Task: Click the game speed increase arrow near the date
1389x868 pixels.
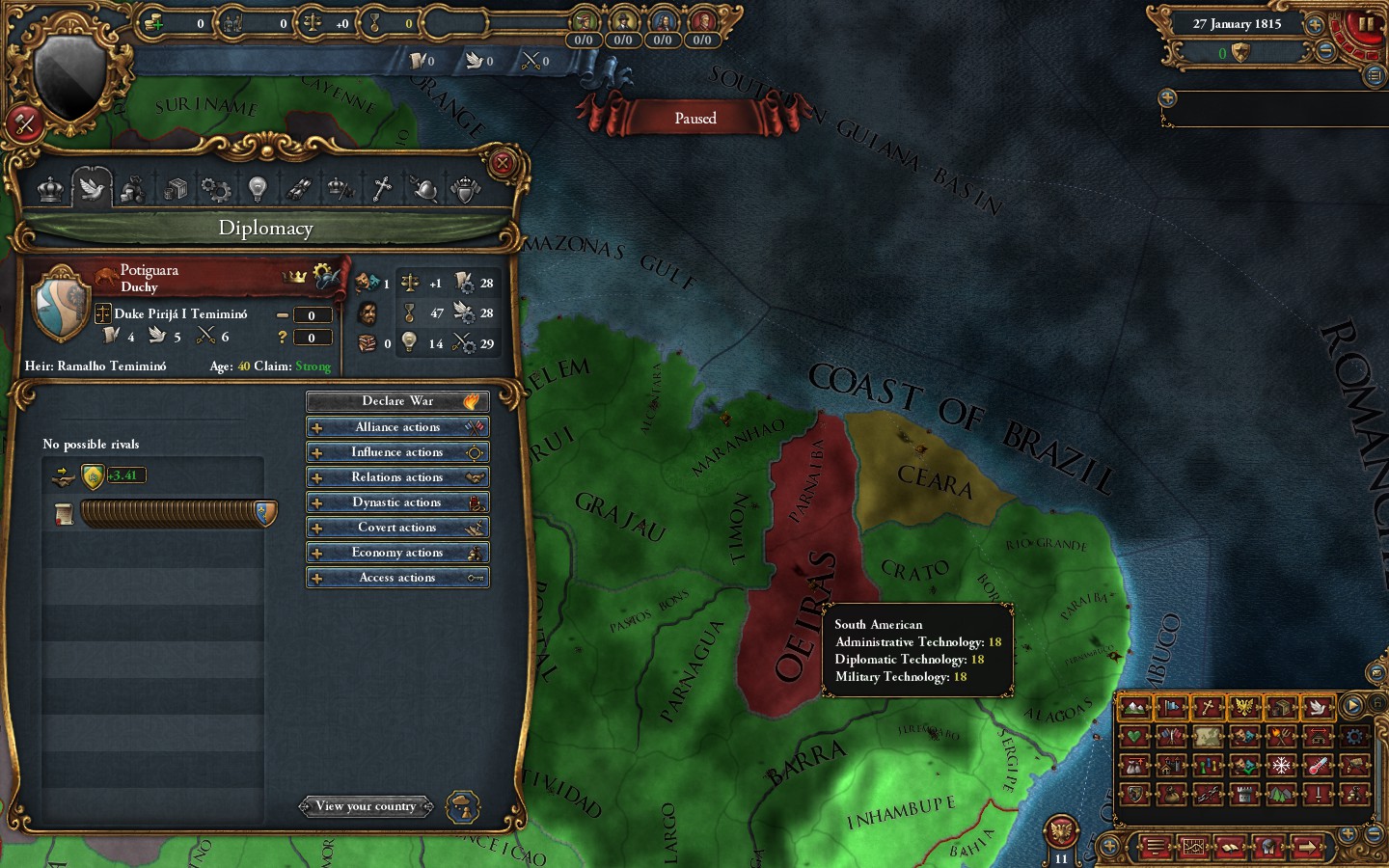Action: click(x=1314, y=23)
